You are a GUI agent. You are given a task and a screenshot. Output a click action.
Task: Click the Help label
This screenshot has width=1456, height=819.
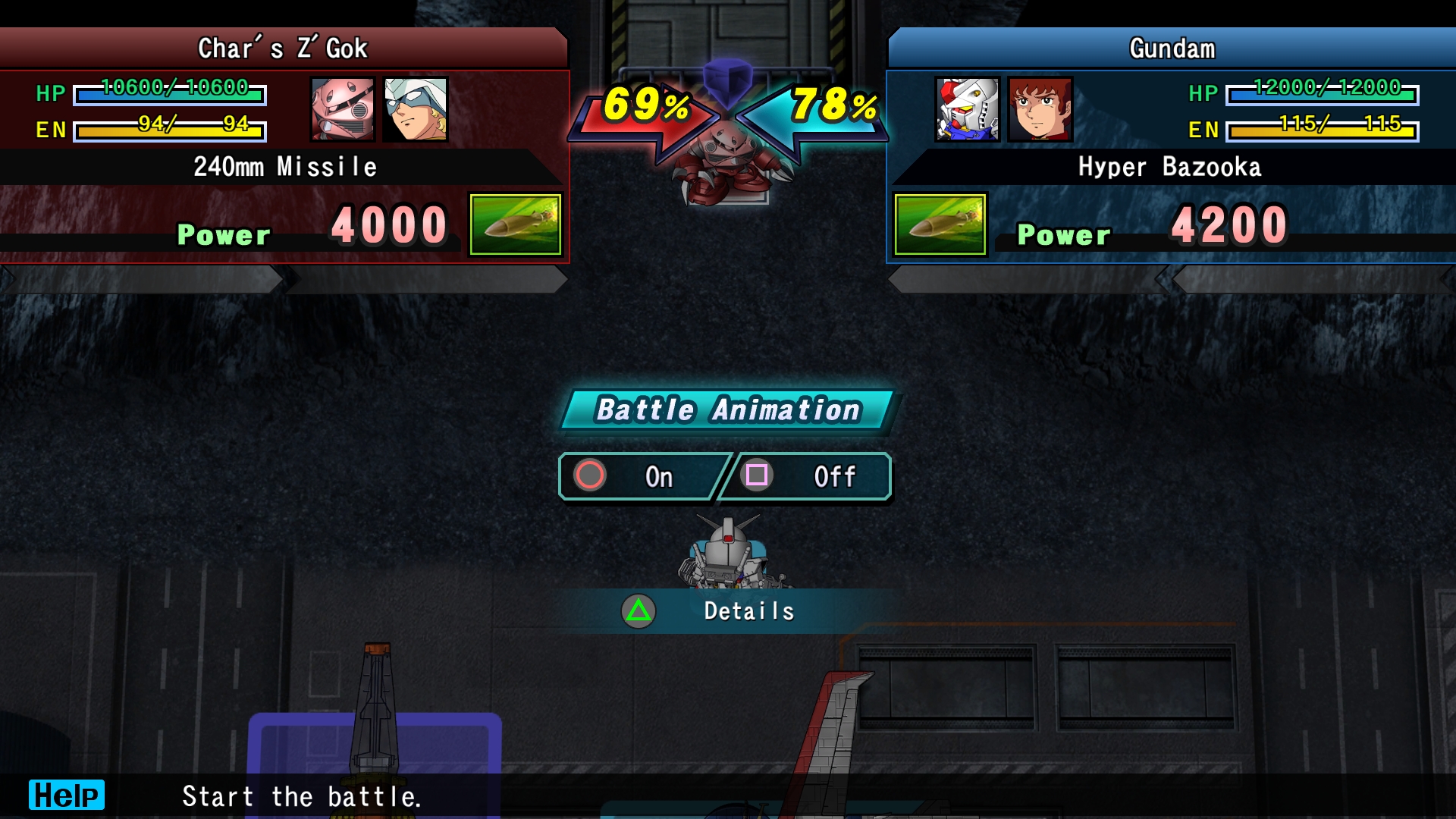pyautogui.click(x=67, y=795)
